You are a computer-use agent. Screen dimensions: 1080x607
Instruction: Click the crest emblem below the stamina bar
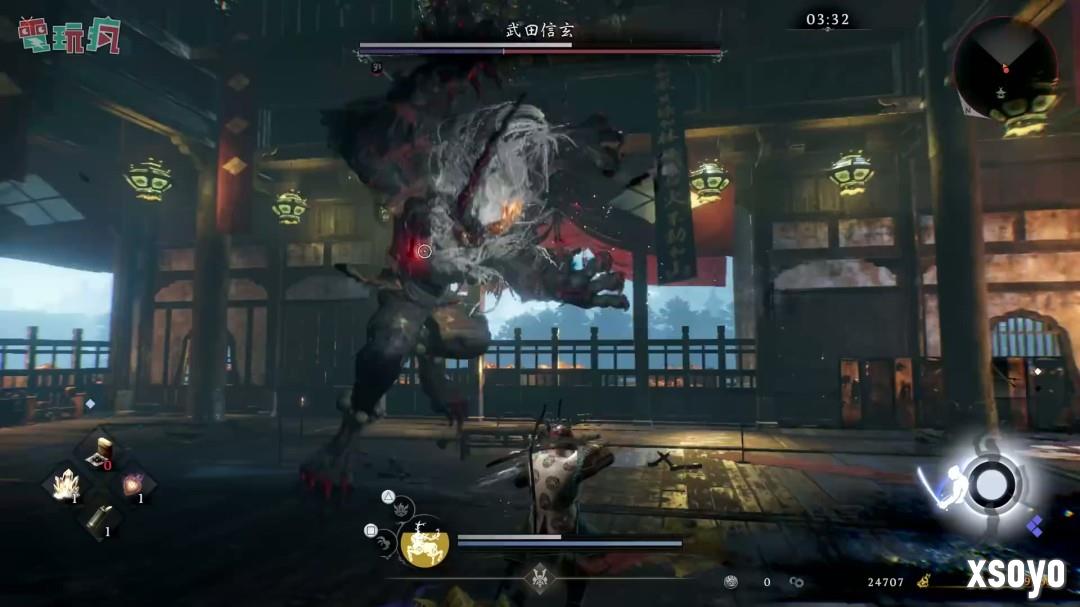[540, 579]
